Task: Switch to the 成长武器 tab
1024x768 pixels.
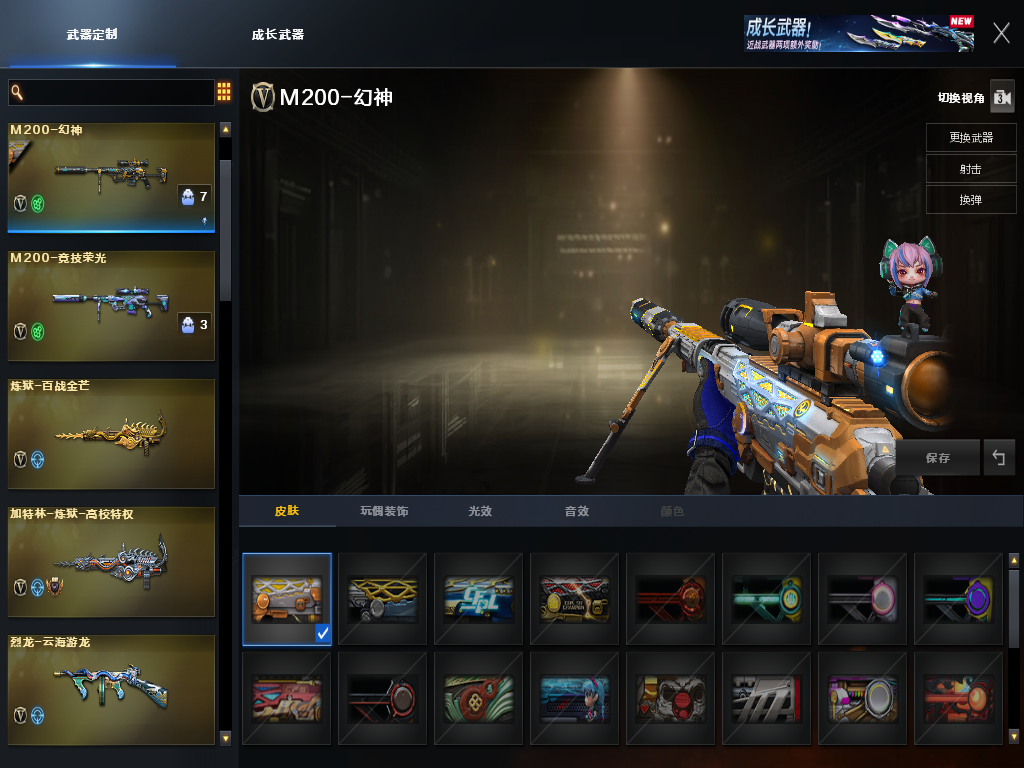Action: pos(277,34)
